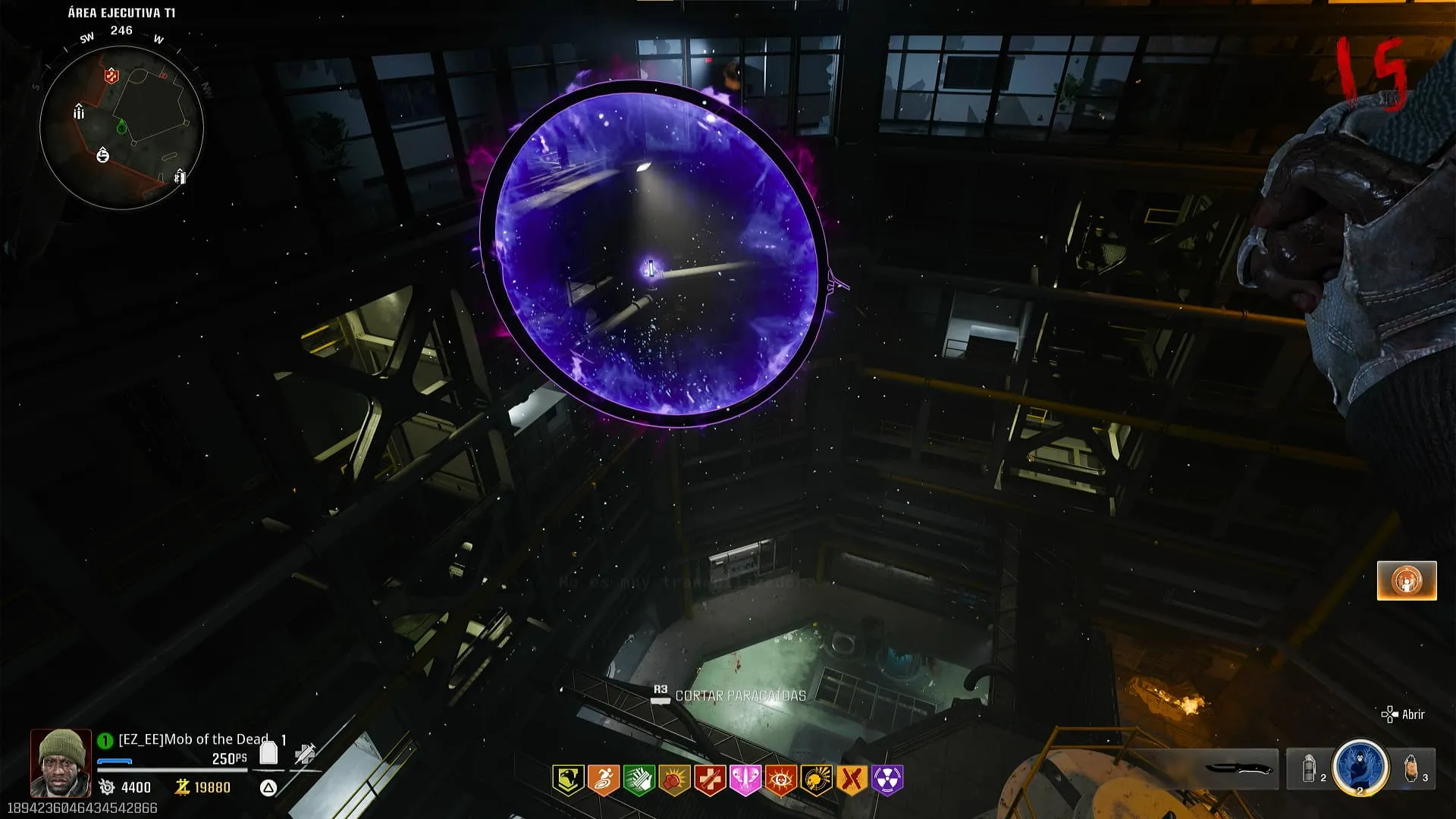1456x819 pixels.
Task: Click the flaming eye Death Perception perk
Action: tap(780, 780)
